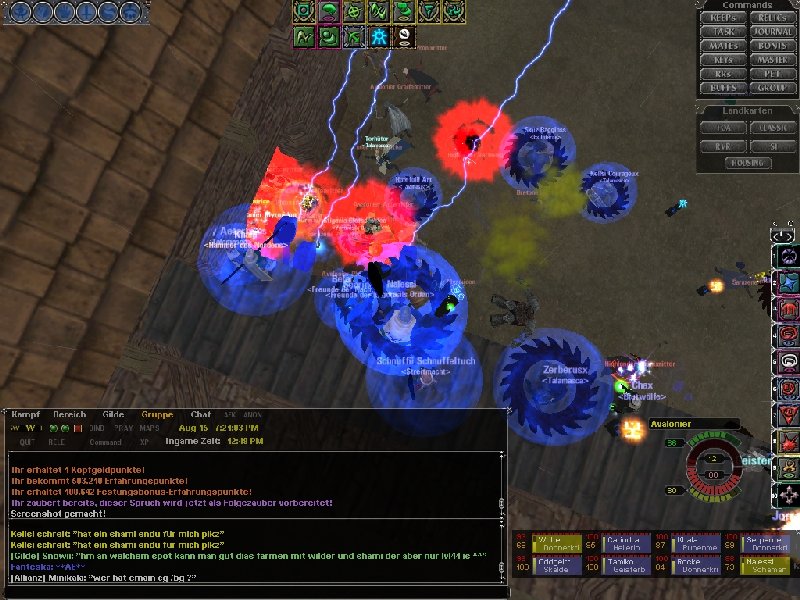Open the Chat tab
800x600 pixels.
(201, 415)
